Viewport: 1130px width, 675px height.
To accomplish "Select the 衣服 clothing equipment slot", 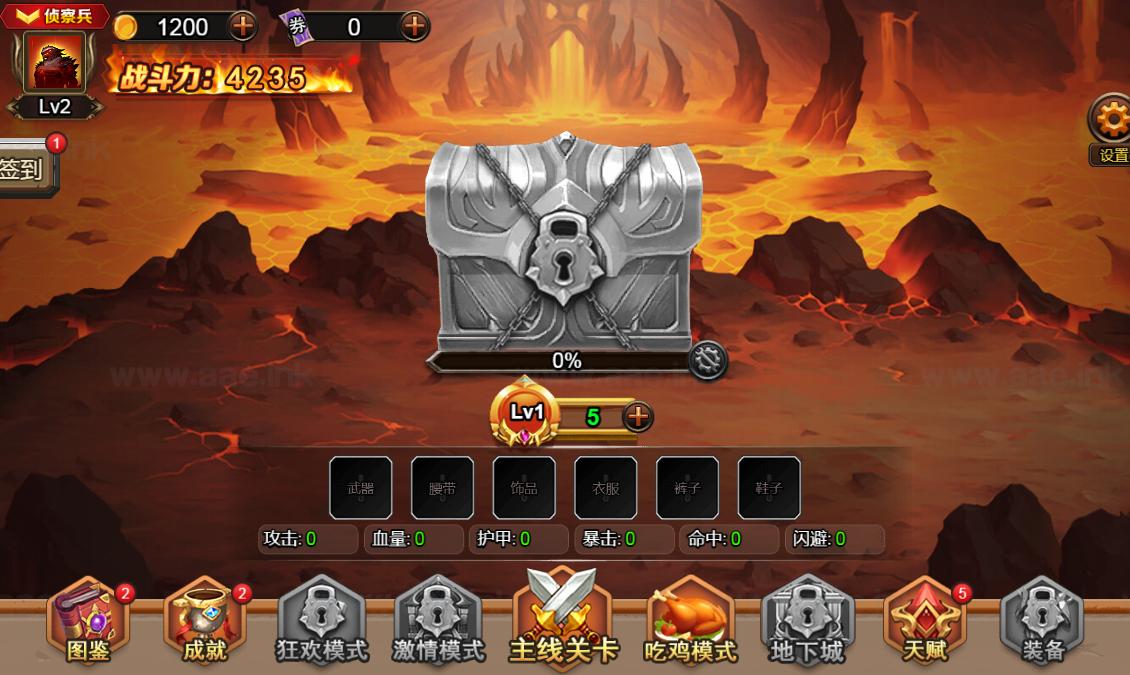I will [x=605, y=488].
